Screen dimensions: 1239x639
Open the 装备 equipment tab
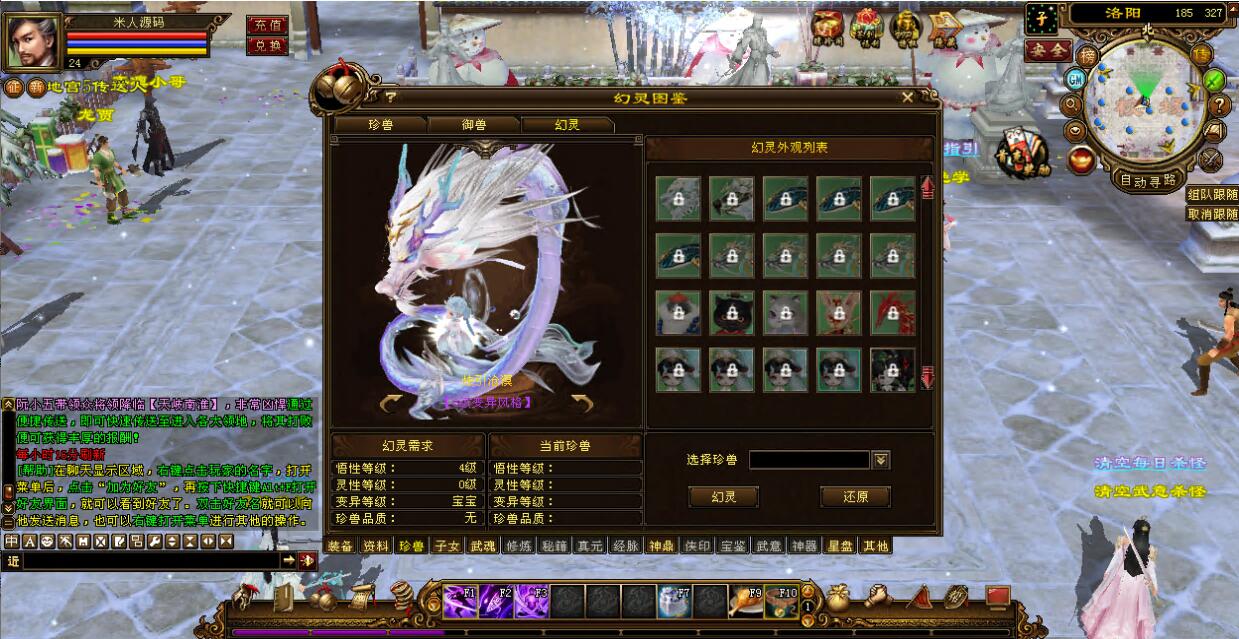coord(341,546)
